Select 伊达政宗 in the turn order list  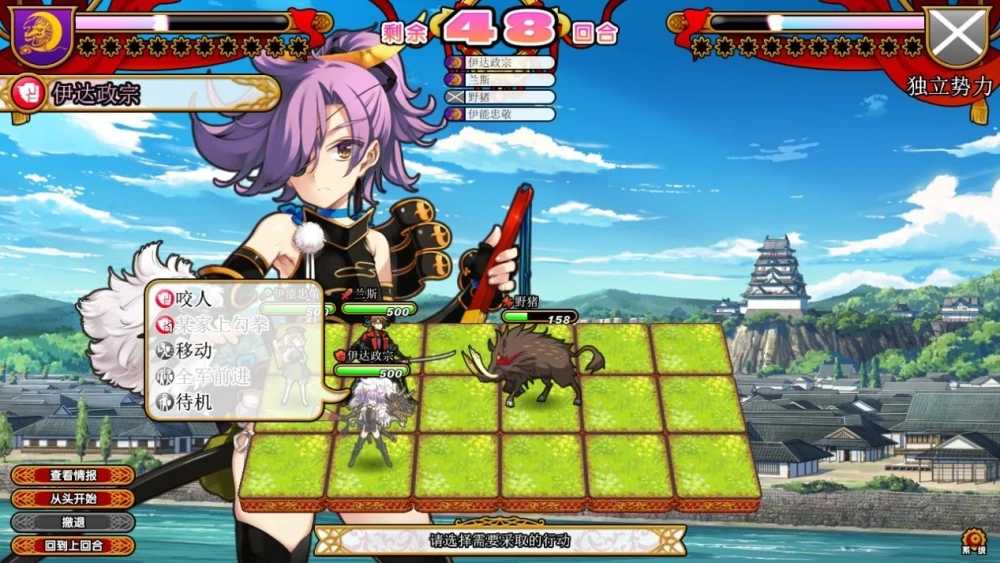pos(500,63)
